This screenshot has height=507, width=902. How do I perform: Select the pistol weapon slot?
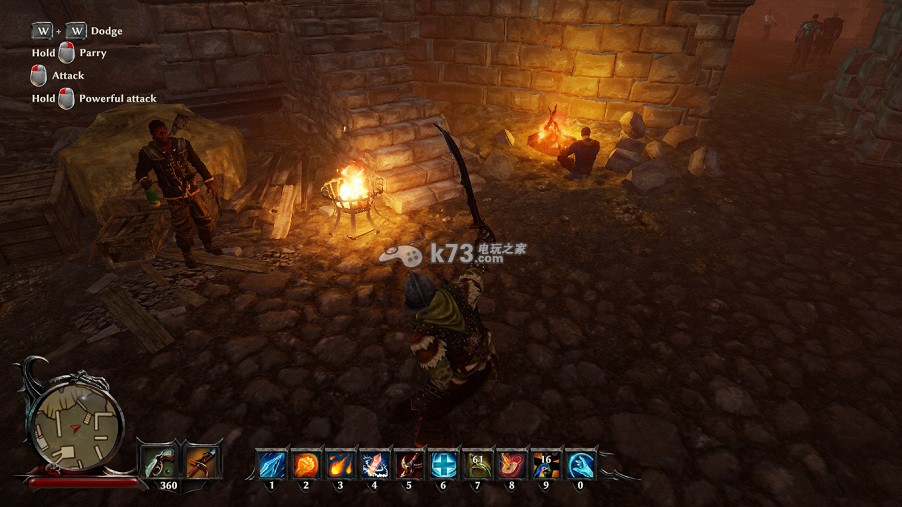click(158, 461)
